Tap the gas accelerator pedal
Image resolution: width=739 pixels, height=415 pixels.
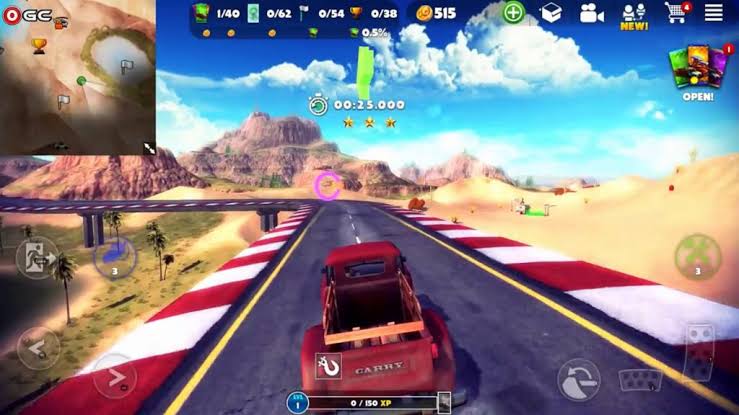click(x=698, y=352)
